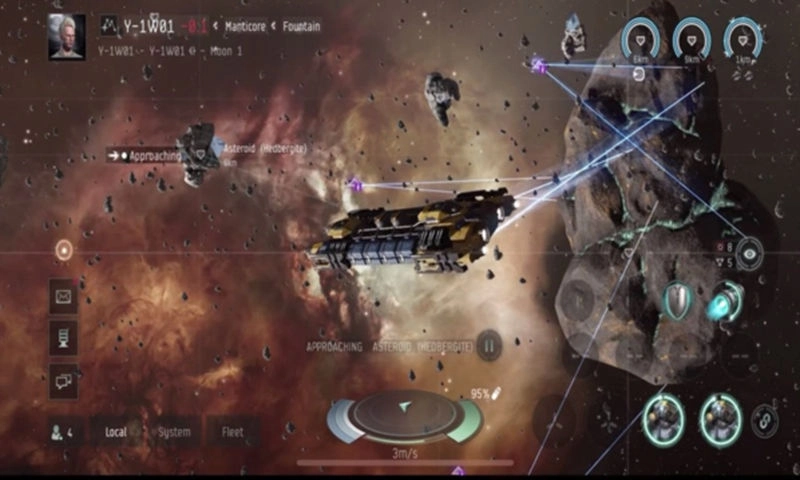Click the chain link module group button
800x480 pixels.
(767, 420)
